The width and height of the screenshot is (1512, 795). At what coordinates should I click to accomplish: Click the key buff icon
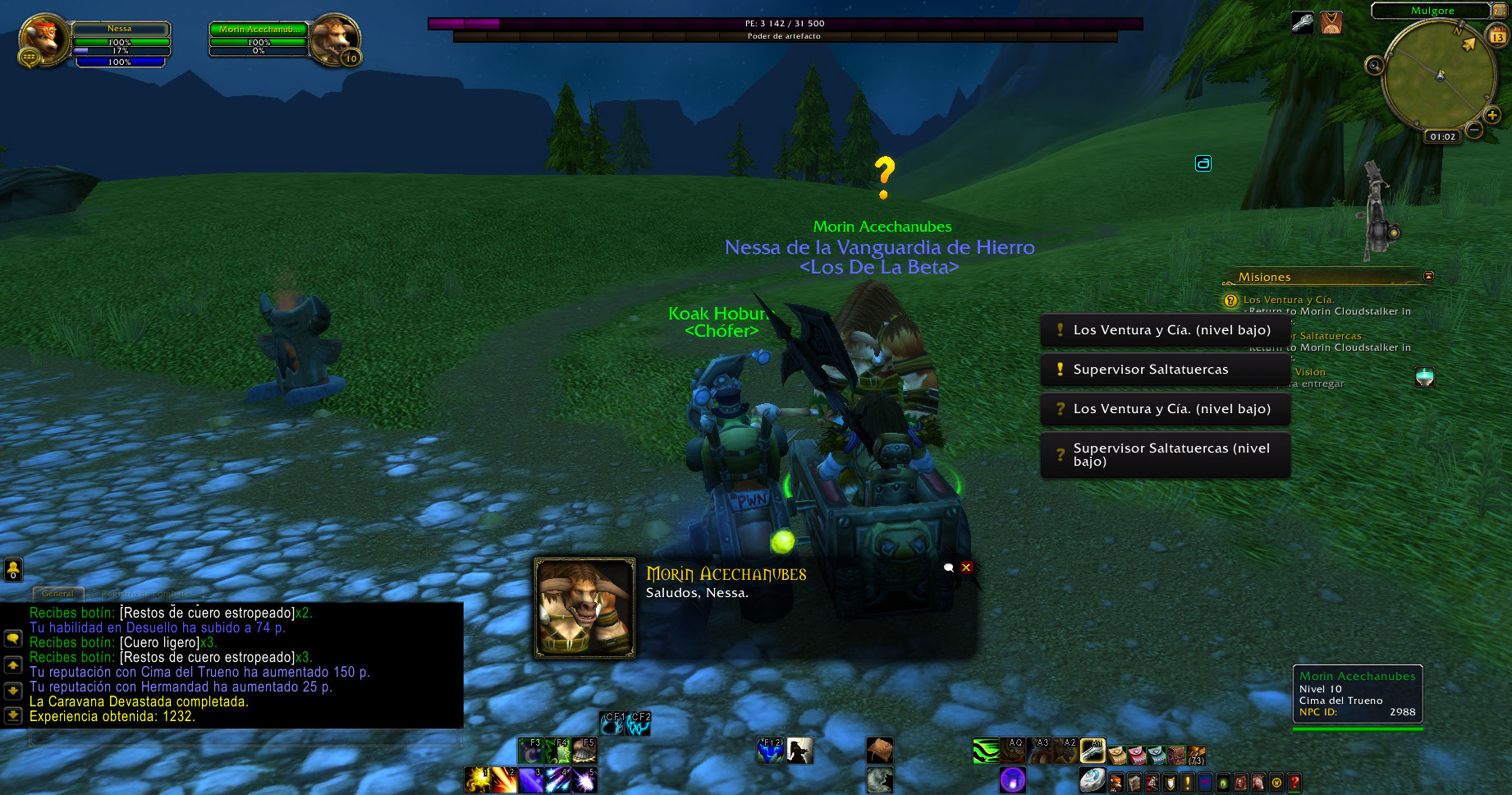(x=1302, y=23)
